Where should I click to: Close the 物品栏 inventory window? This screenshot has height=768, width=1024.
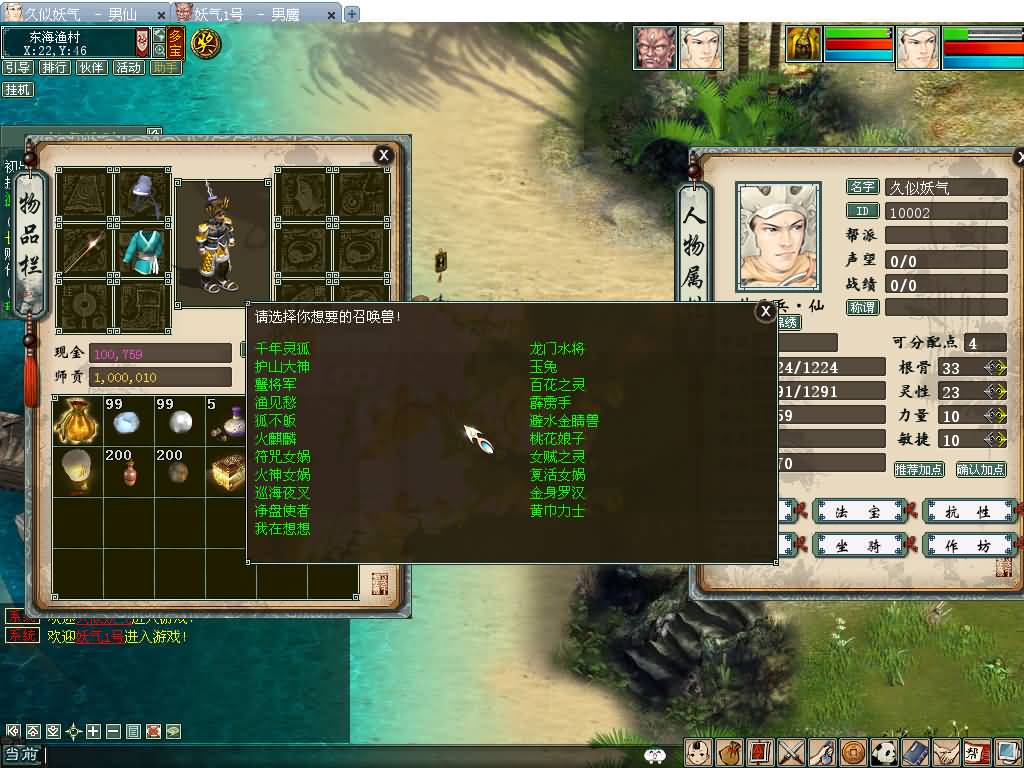coord(383,155)
